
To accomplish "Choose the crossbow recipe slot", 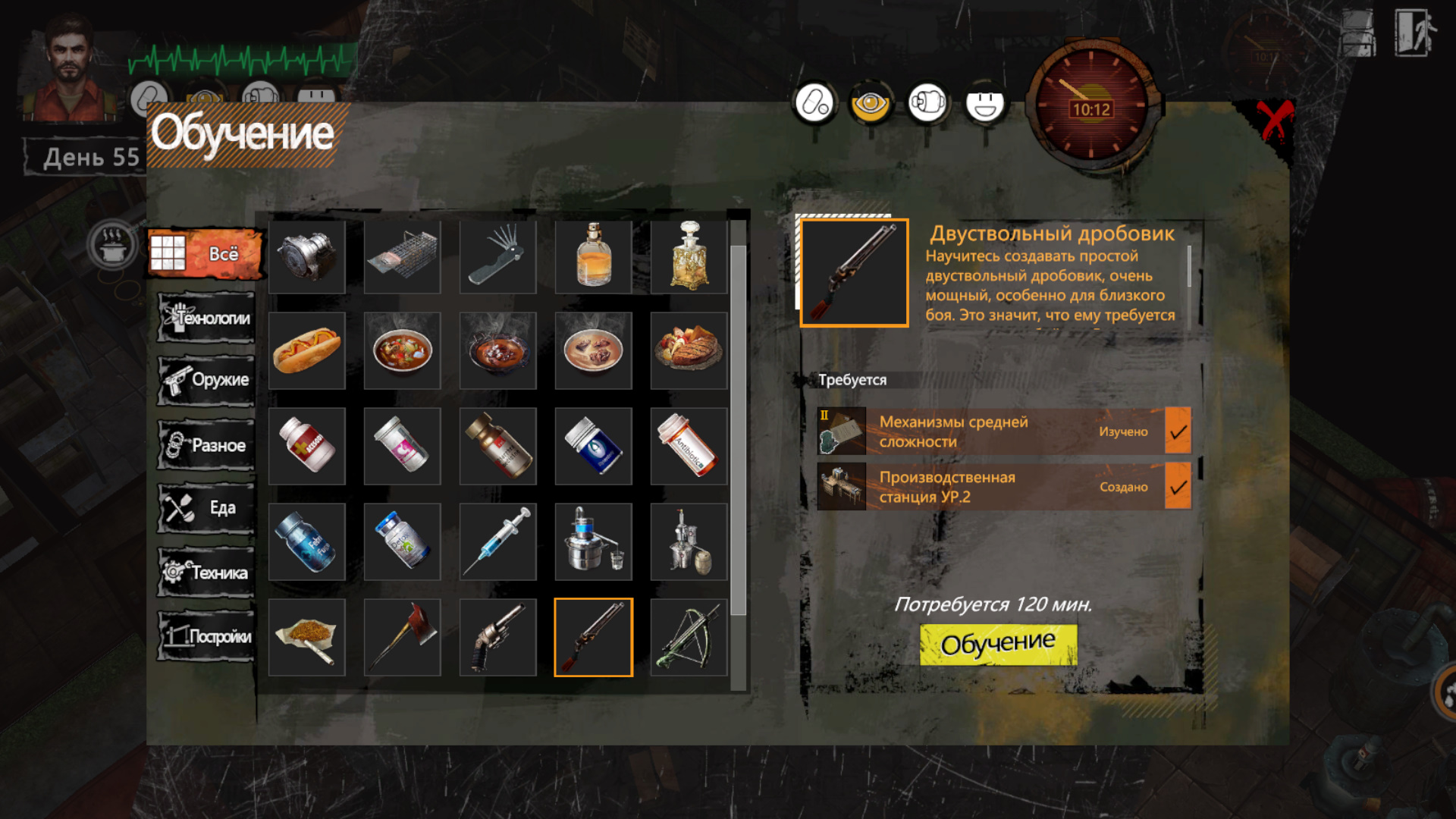I will click(x=689, y=637).
